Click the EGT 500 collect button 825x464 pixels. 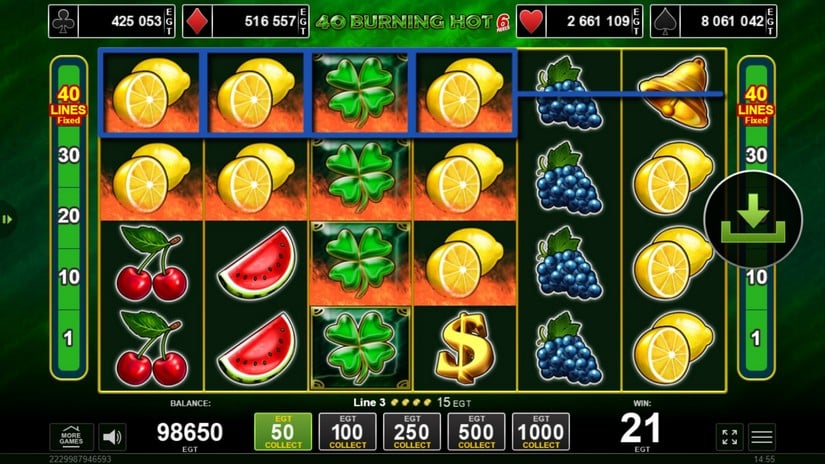477,432
